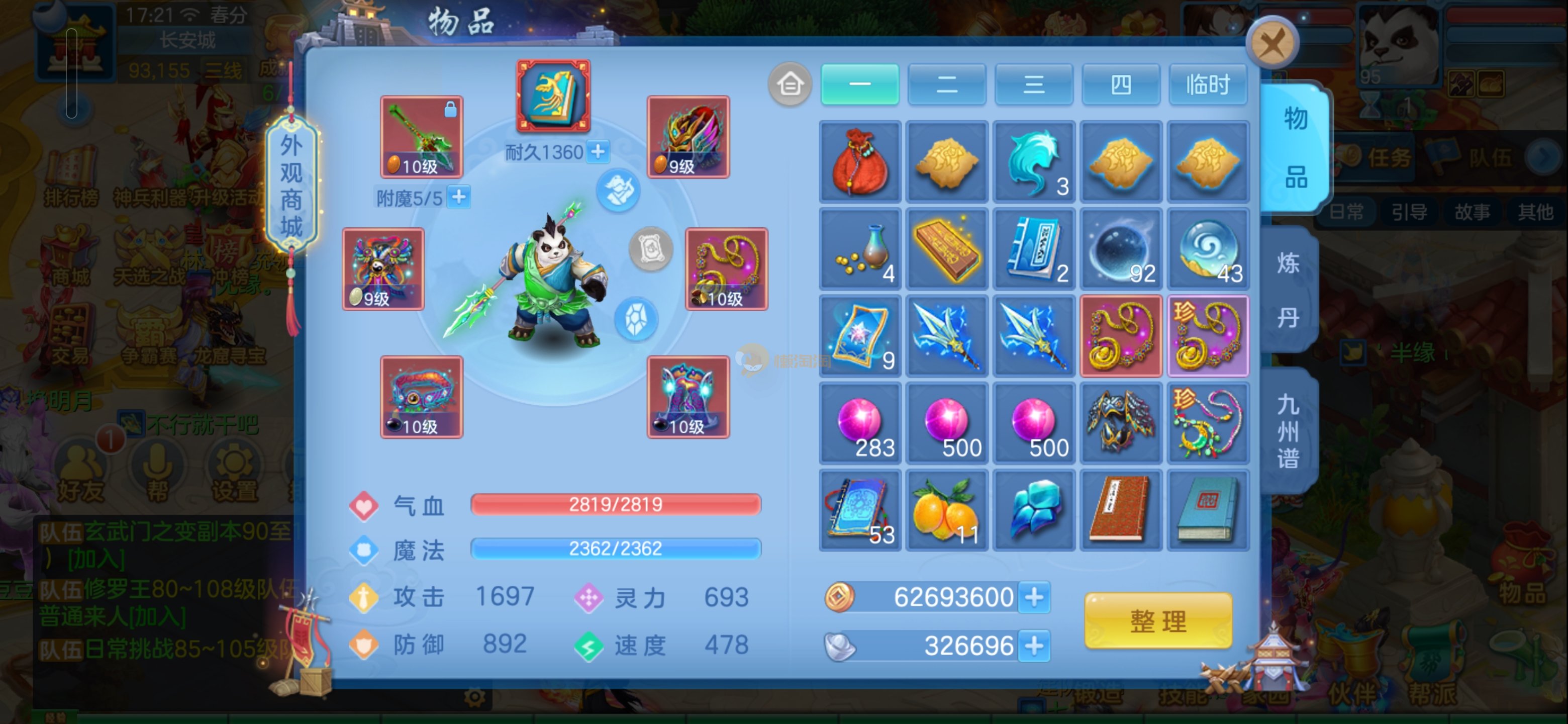Open the 外观商城 appearance shop
The height and width of the screenshot is (724, 1568).
click(x=291, y=186)
